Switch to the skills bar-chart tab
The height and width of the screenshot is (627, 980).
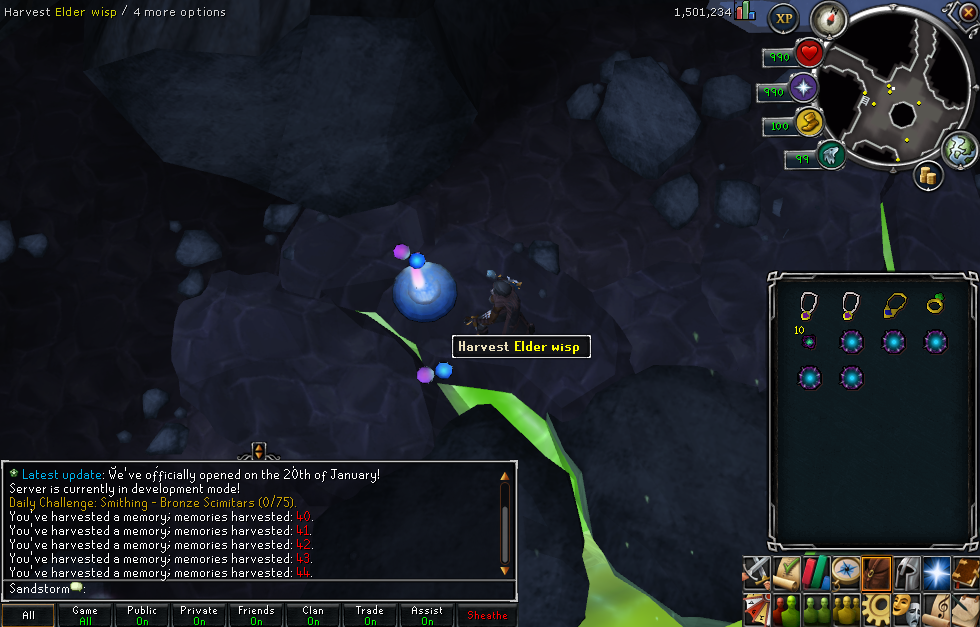pyautogui.click(x=819, y=571)
